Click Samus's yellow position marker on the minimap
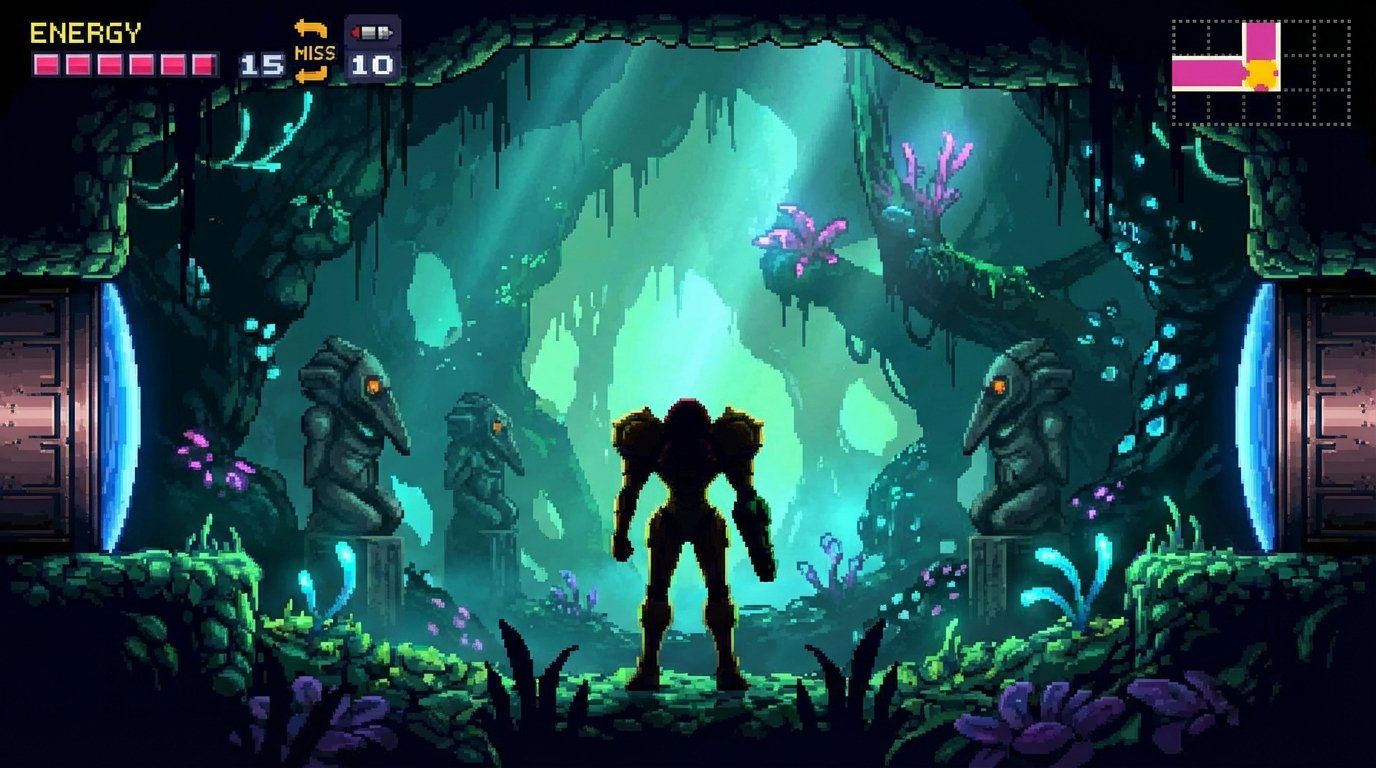Screen dimensions: 1376x768 1260,73
